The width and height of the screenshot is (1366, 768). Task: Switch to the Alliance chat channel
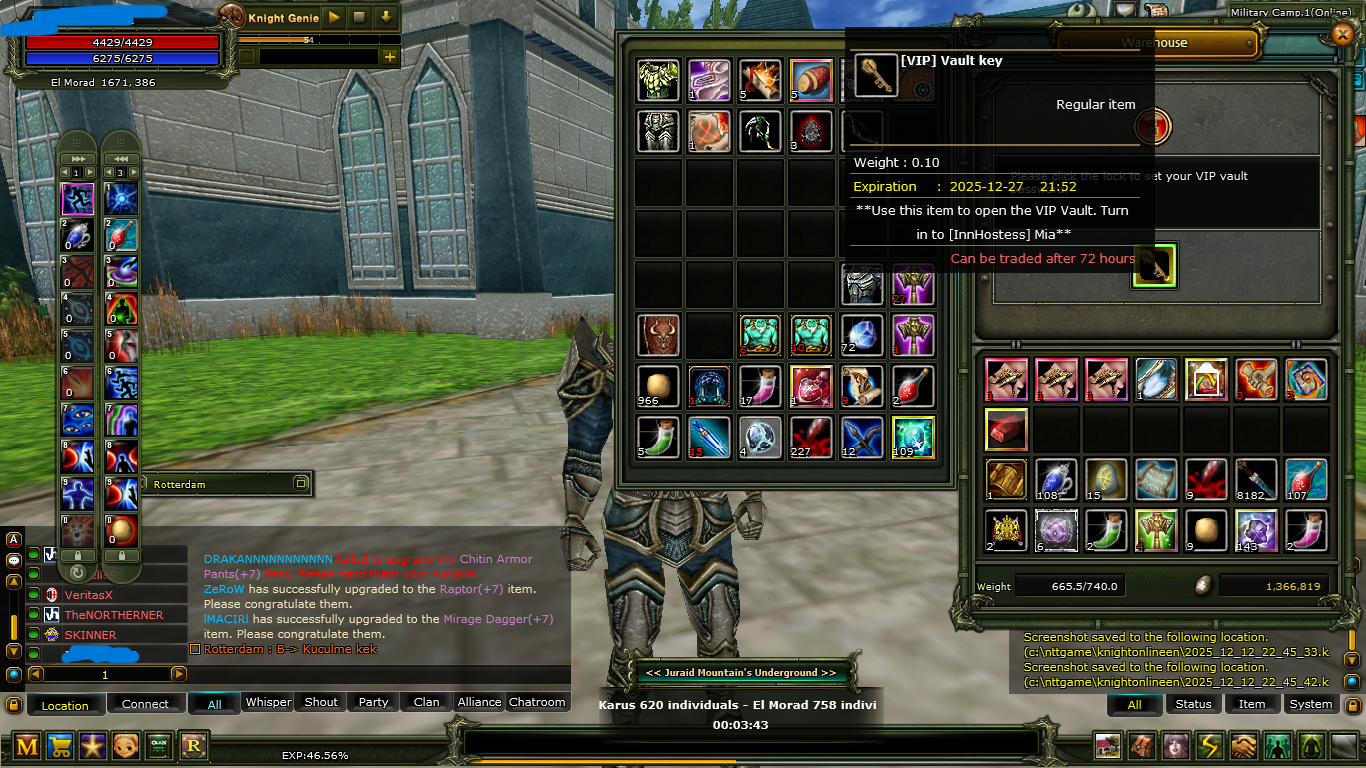tap(479, 702)
